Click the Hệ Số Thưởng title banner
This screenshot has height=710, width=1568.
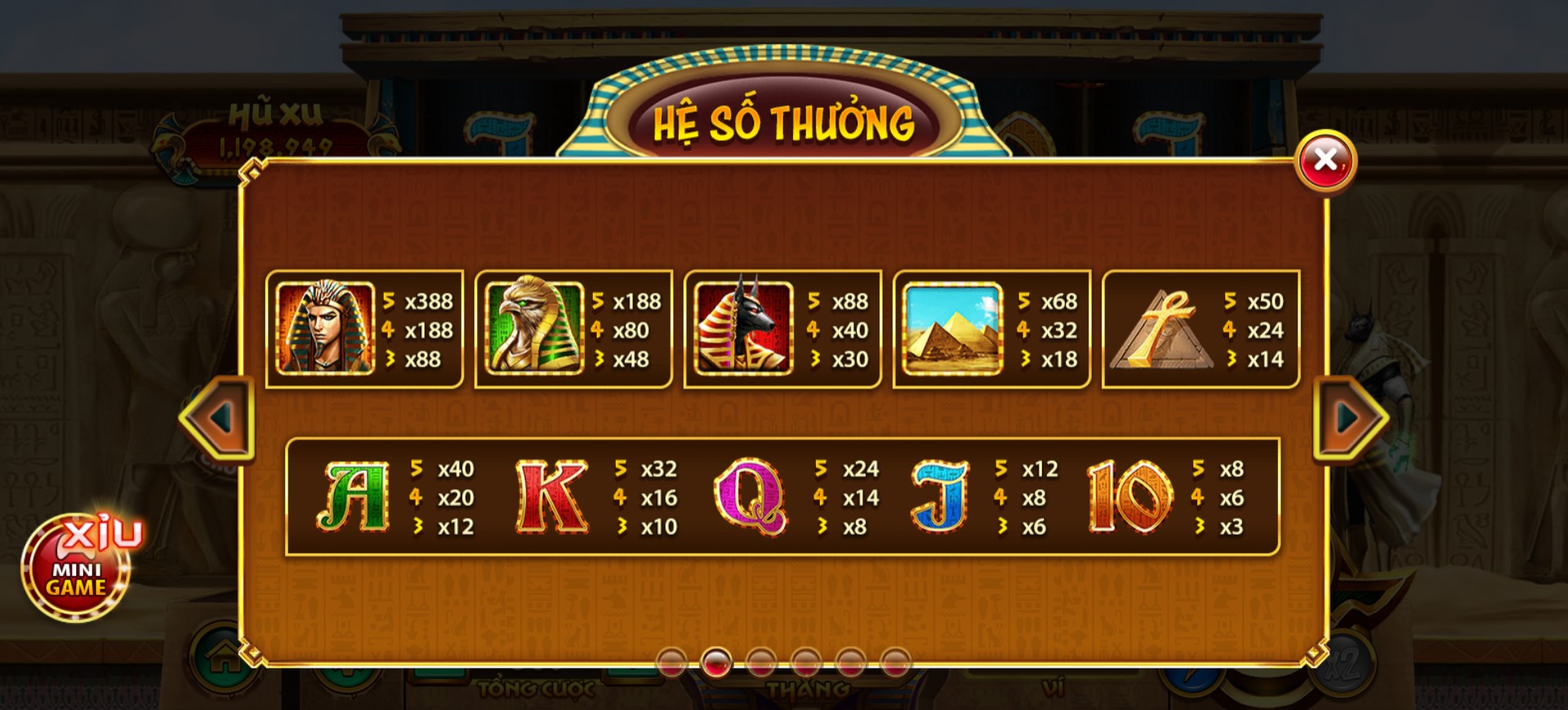click(x=782, y=122)
